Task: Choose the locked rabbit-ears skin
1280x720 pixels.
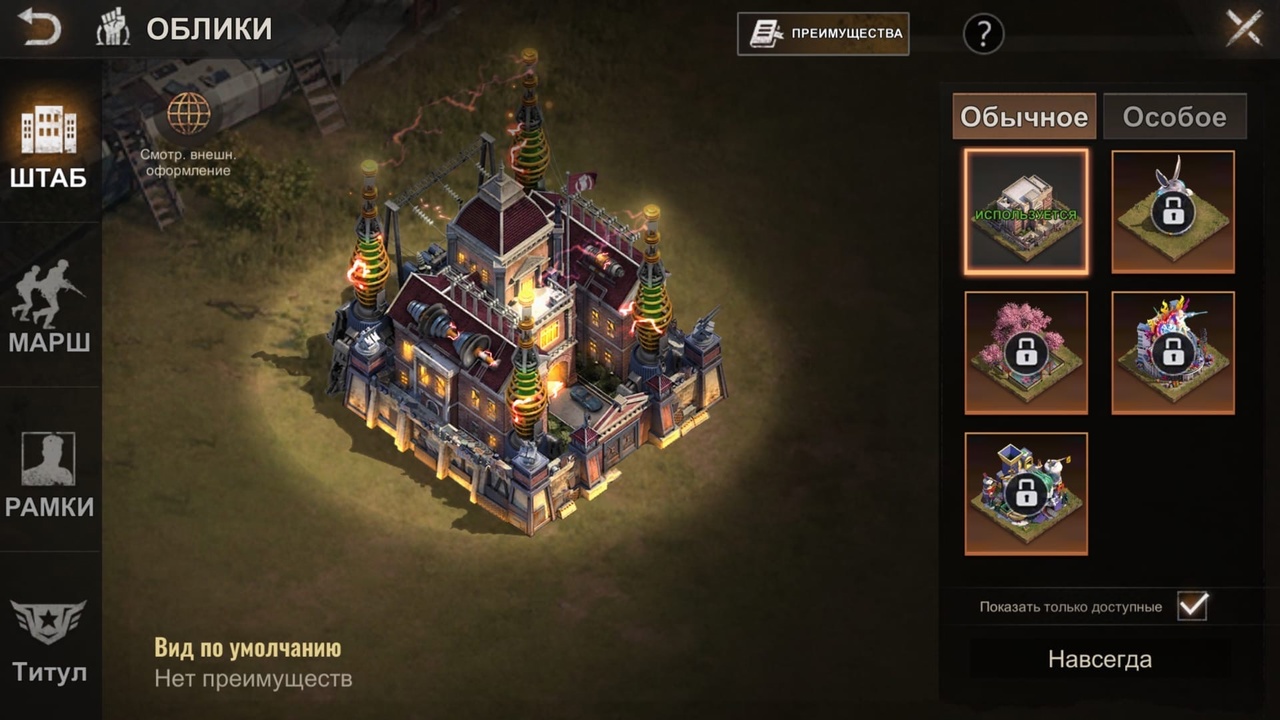Action: click(1173, 212)
